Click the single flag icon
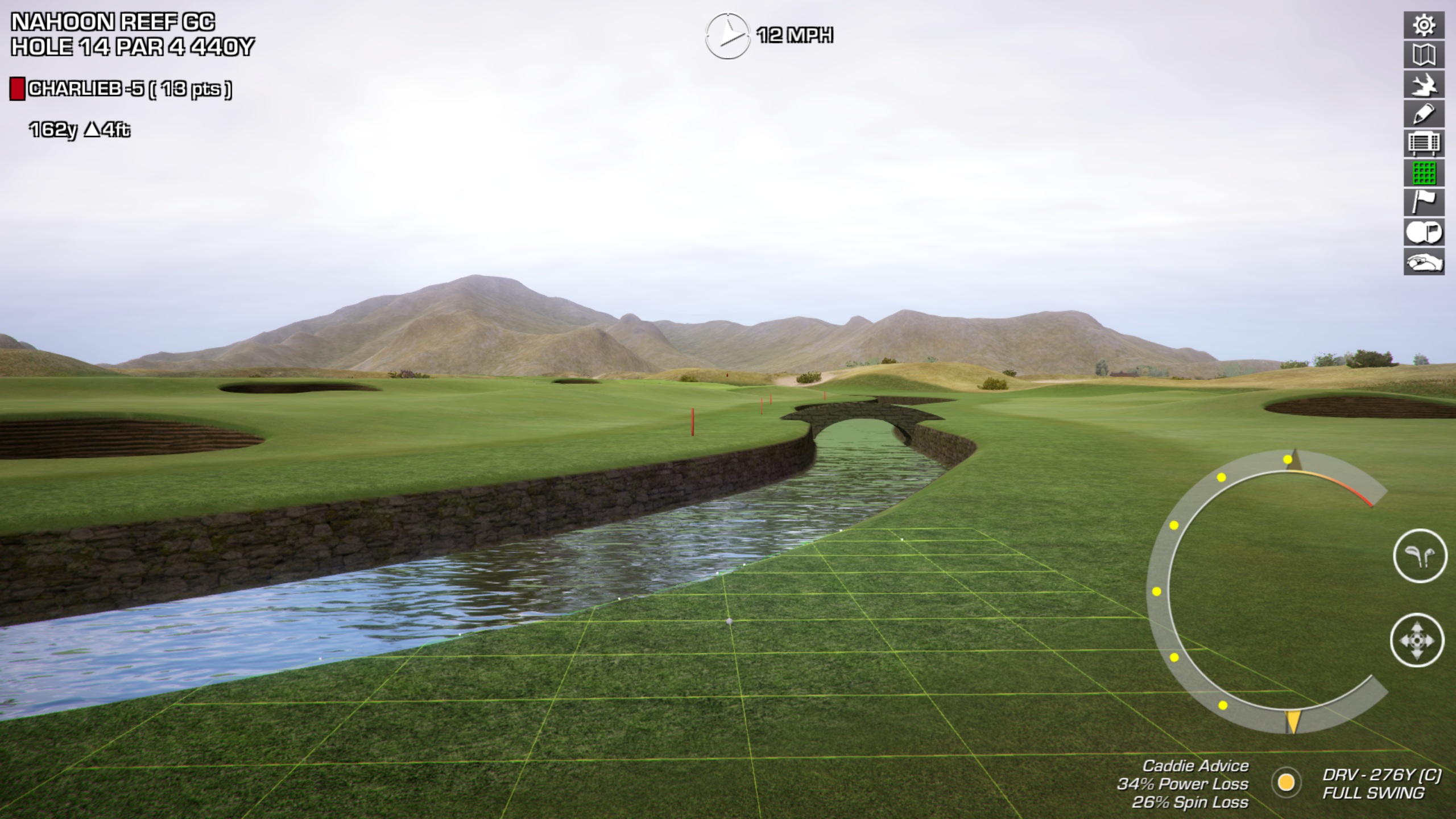1456x819 pixels. 1424,203
